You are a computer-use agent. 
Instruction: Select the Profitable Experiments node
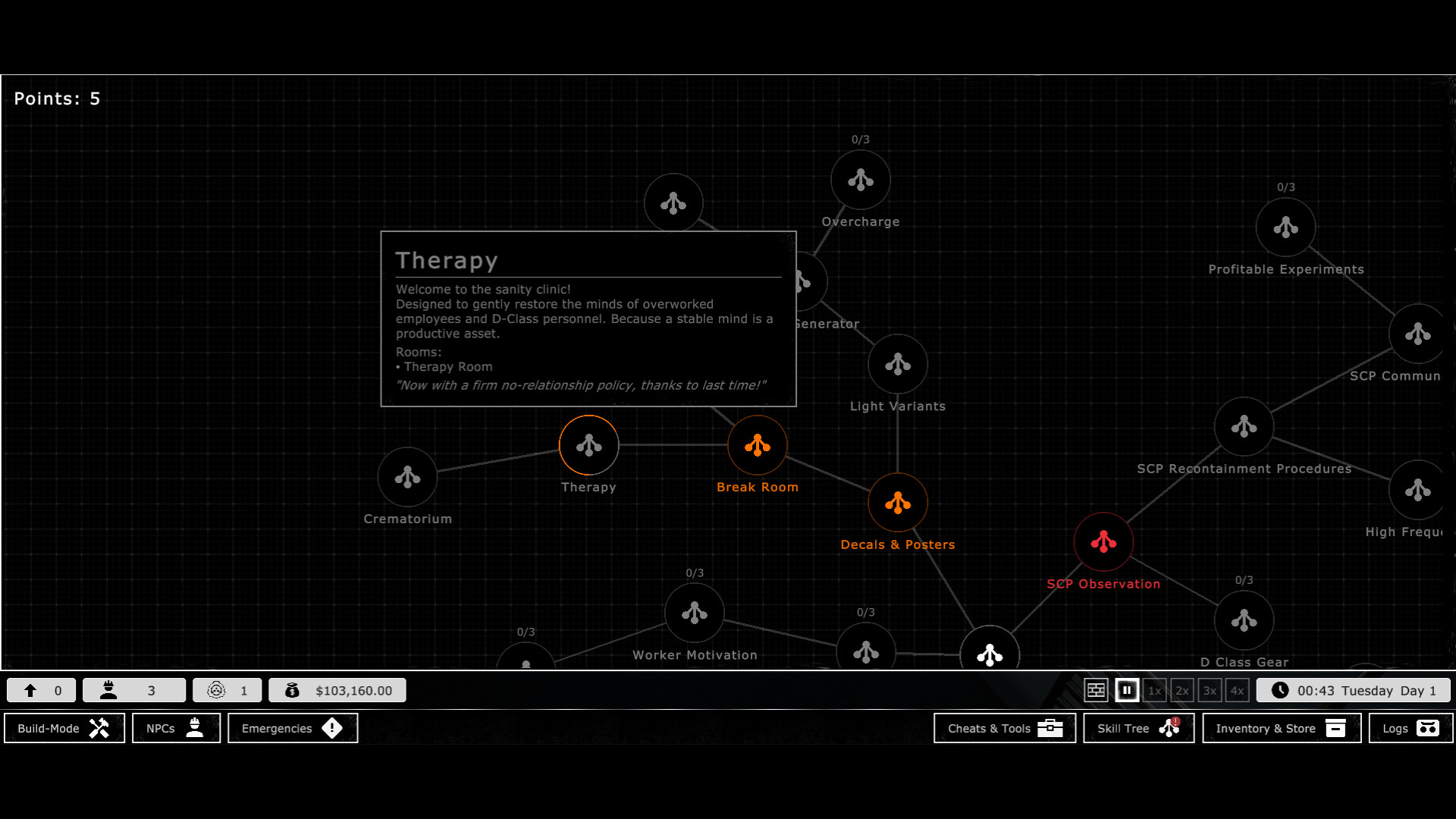pyautogui.click(x=1285, y=227)
